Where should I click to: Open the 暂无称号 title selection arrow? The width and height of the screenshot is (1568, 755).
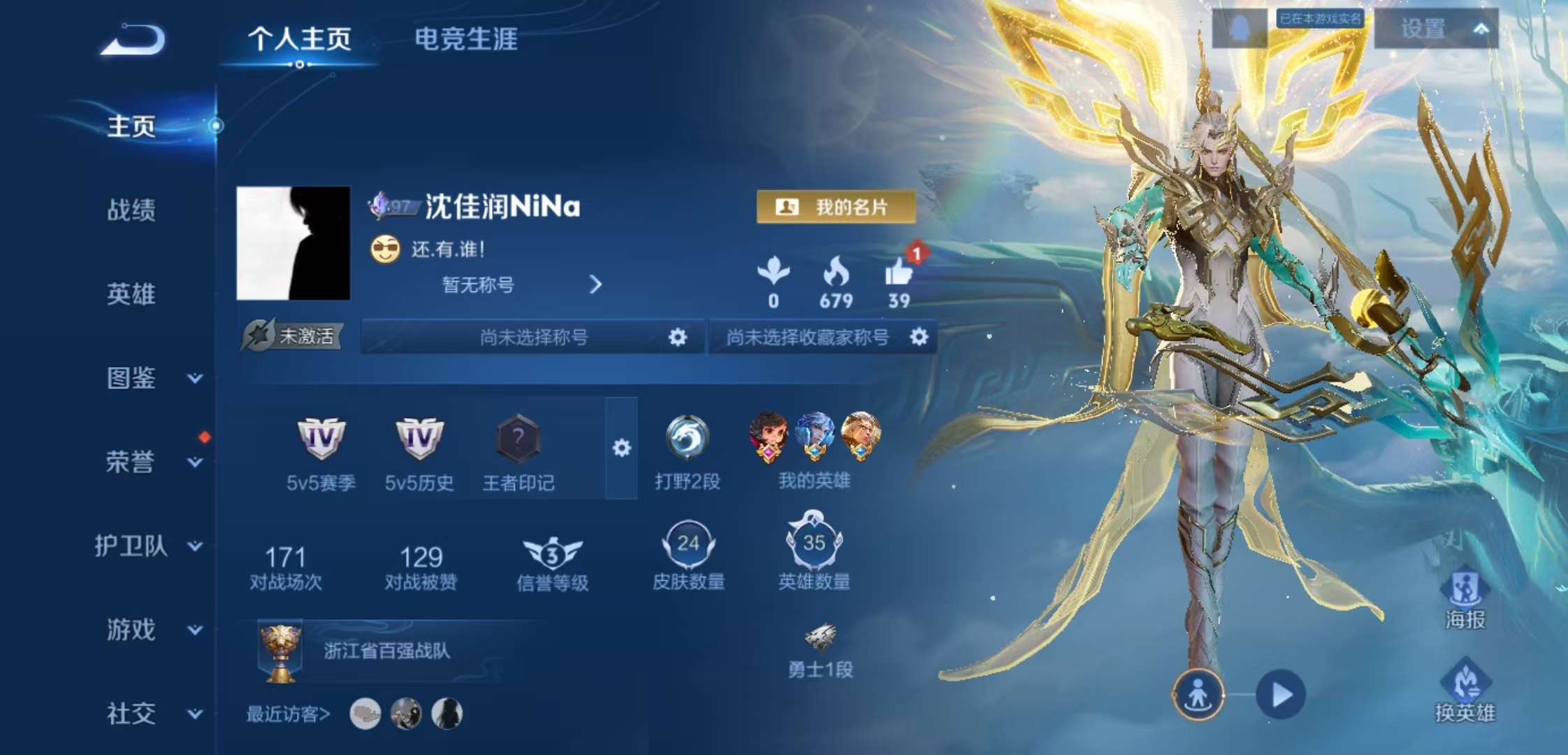click(x=595, y=285)
